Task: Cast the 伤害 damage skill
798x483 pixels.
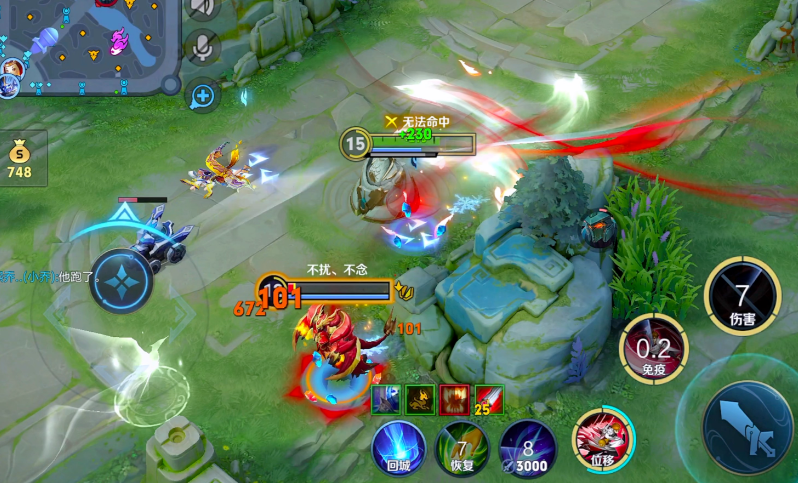Action: pos(742,297)
